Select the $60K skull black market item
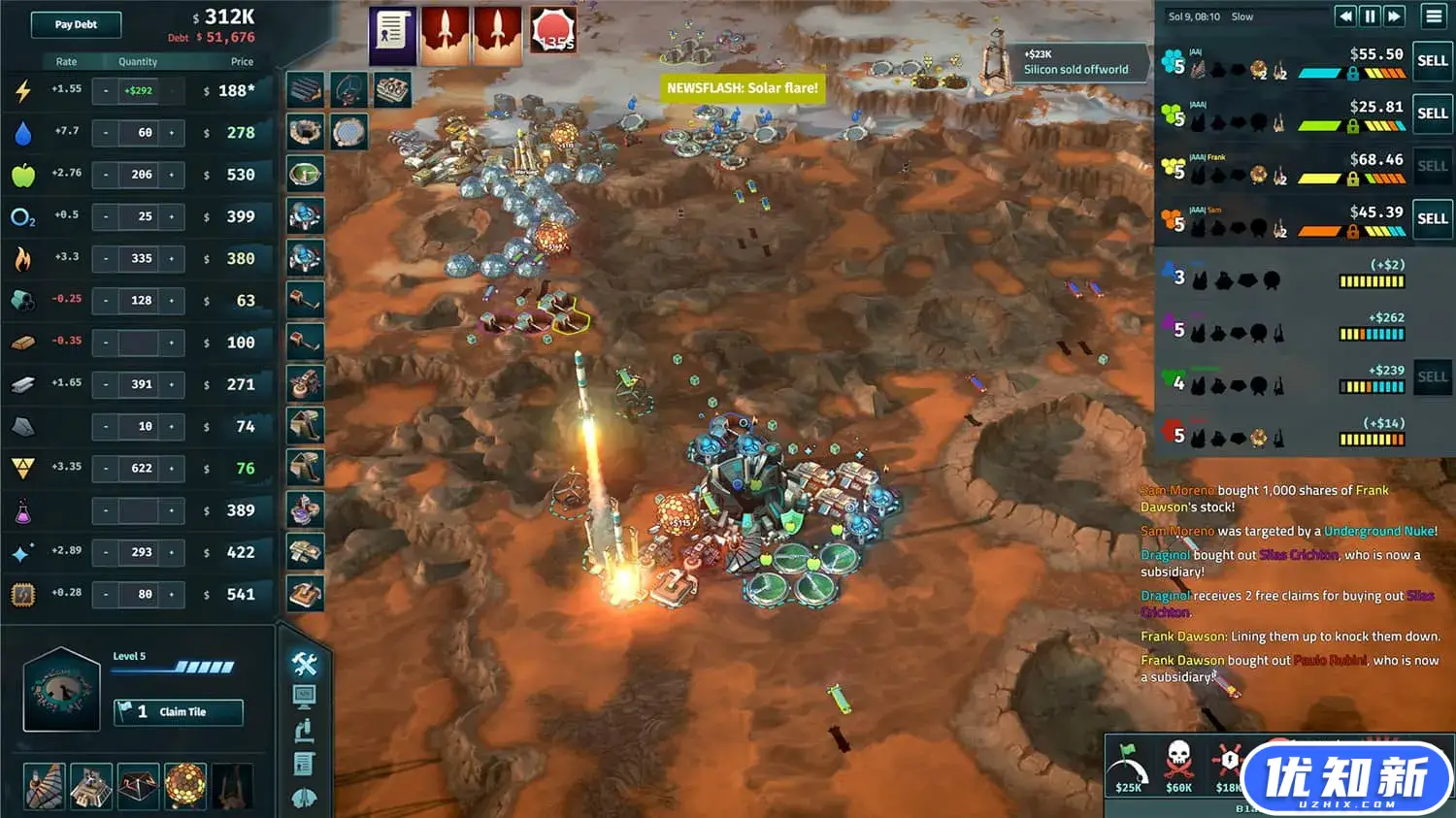Image resolution: width=1456 pixels, height=818 pixels. click(x=1178, y=767)
